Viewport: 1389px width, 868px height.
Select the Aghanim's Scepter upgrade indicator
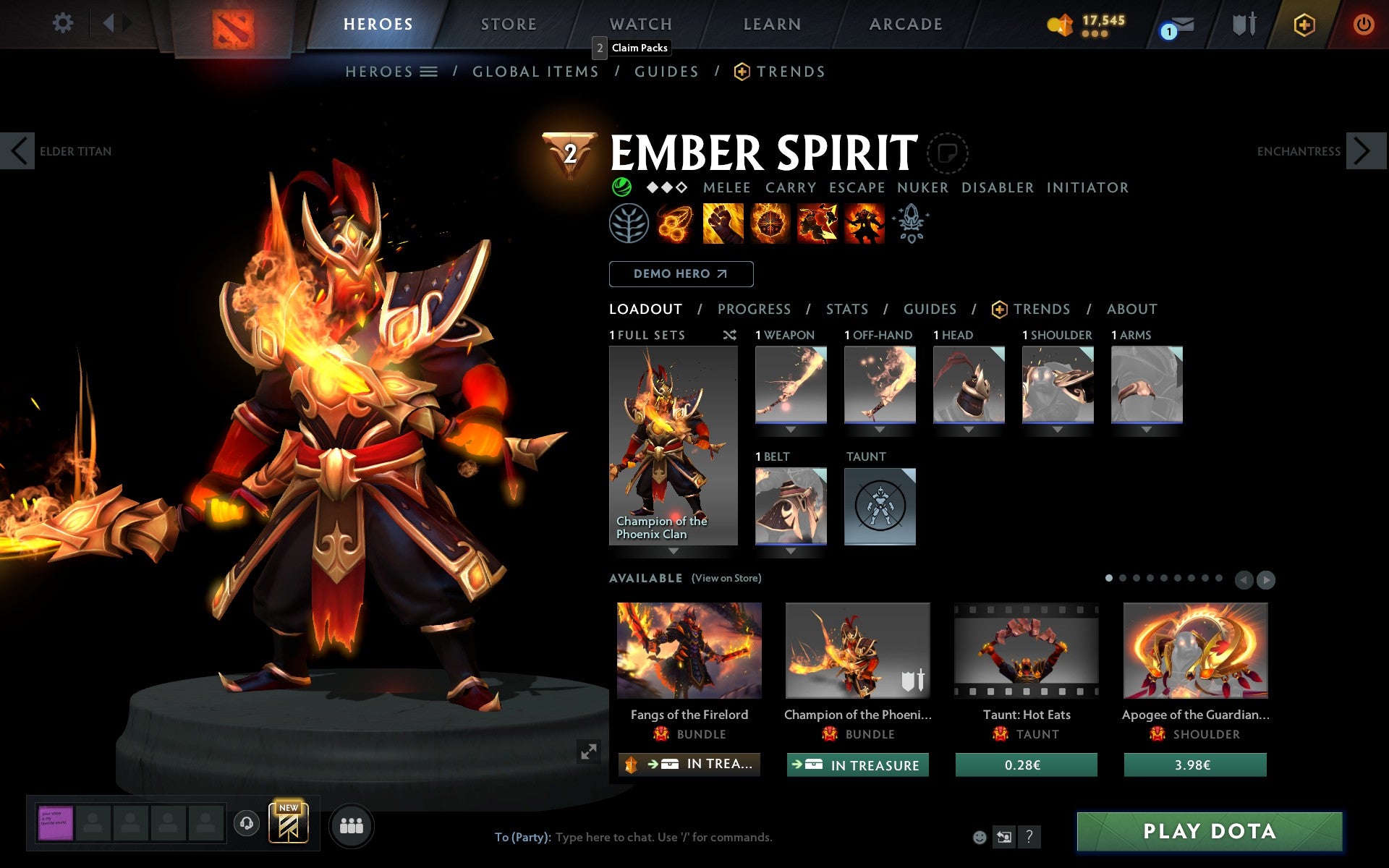912,223
